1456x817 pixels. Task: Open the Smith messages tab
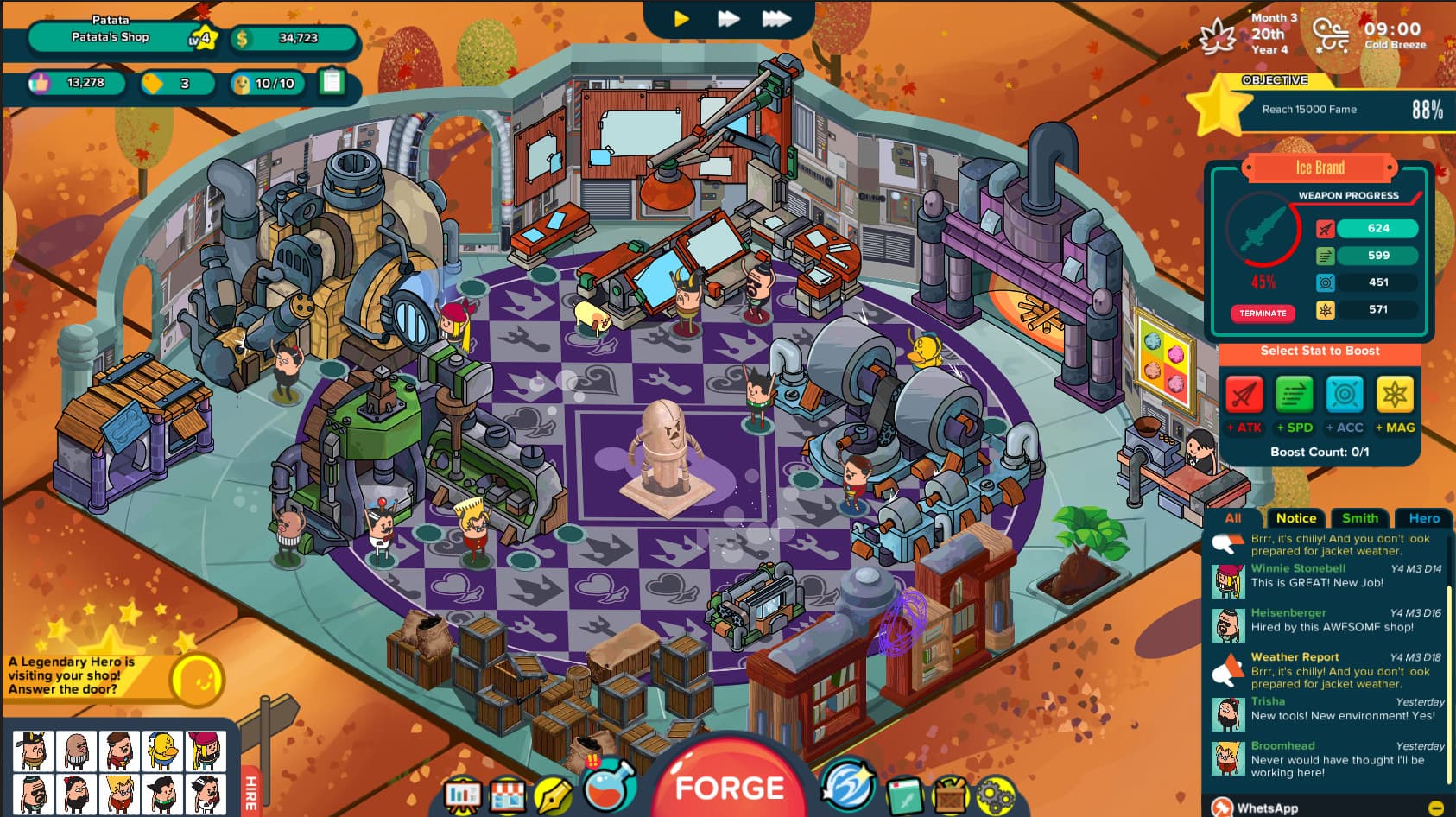pyautogui.click(x=1361, y=518)
